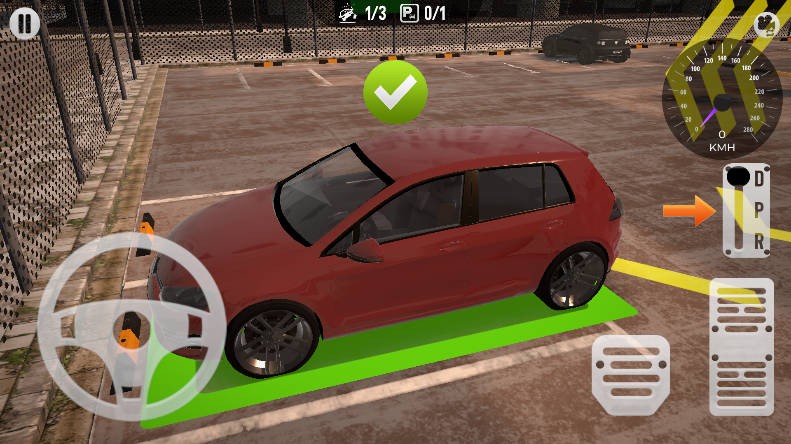This screenshot has height=444, width=791.
Task: Click the gear shifter lever
Action: 740,180
